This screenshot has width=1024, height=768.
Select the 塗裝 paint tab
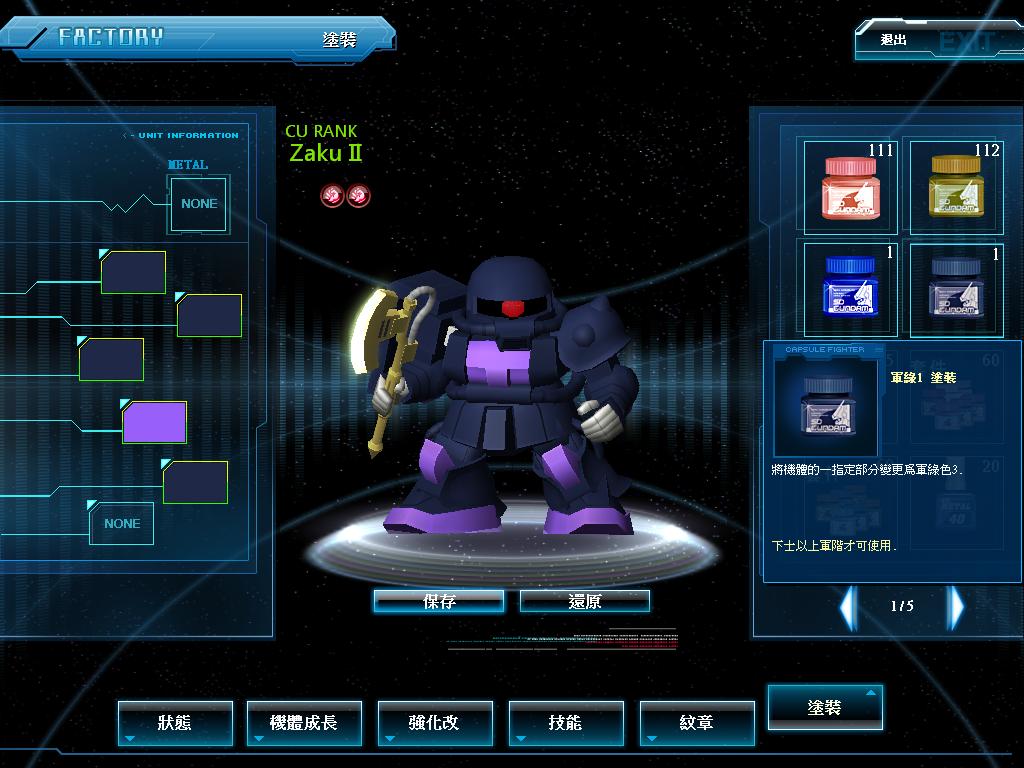coord(825,707)
